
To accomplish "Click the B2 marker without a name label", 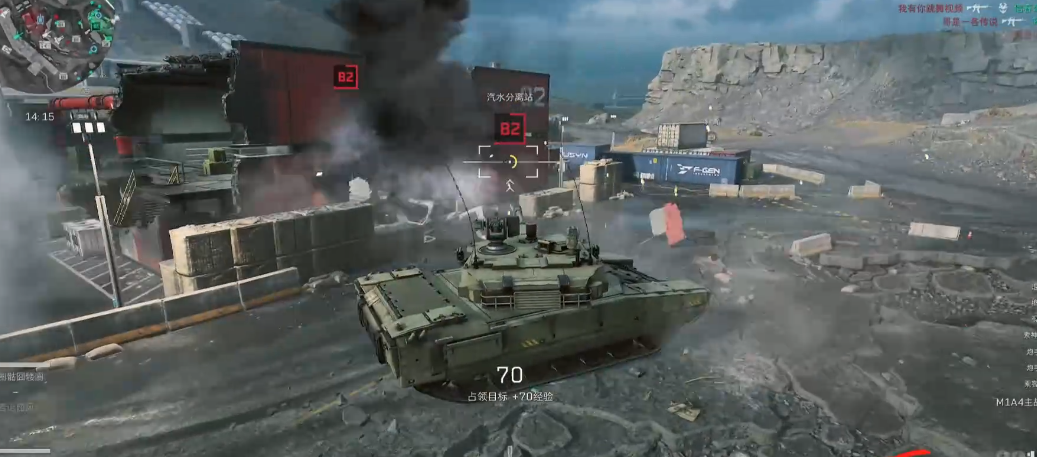I will pos(346,76).
